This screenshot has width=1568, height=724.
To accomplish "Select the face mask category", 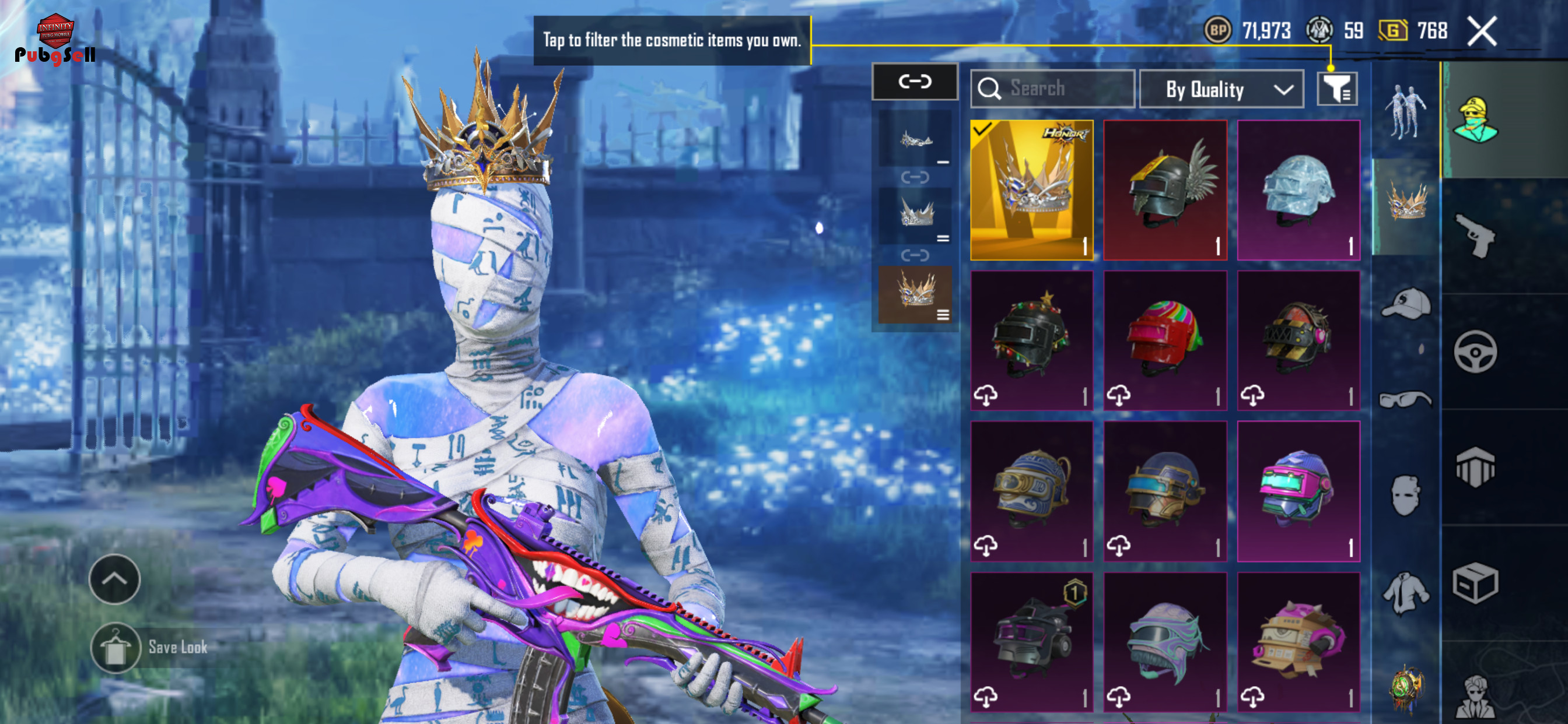I will coord(1405,495).
